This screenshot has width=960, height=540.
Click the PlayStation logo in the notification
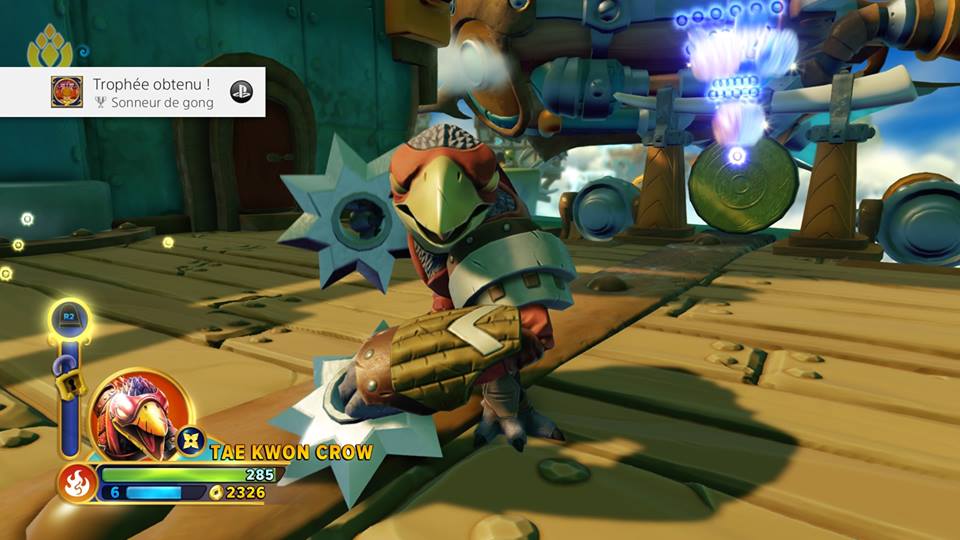(x=241, y=92)
